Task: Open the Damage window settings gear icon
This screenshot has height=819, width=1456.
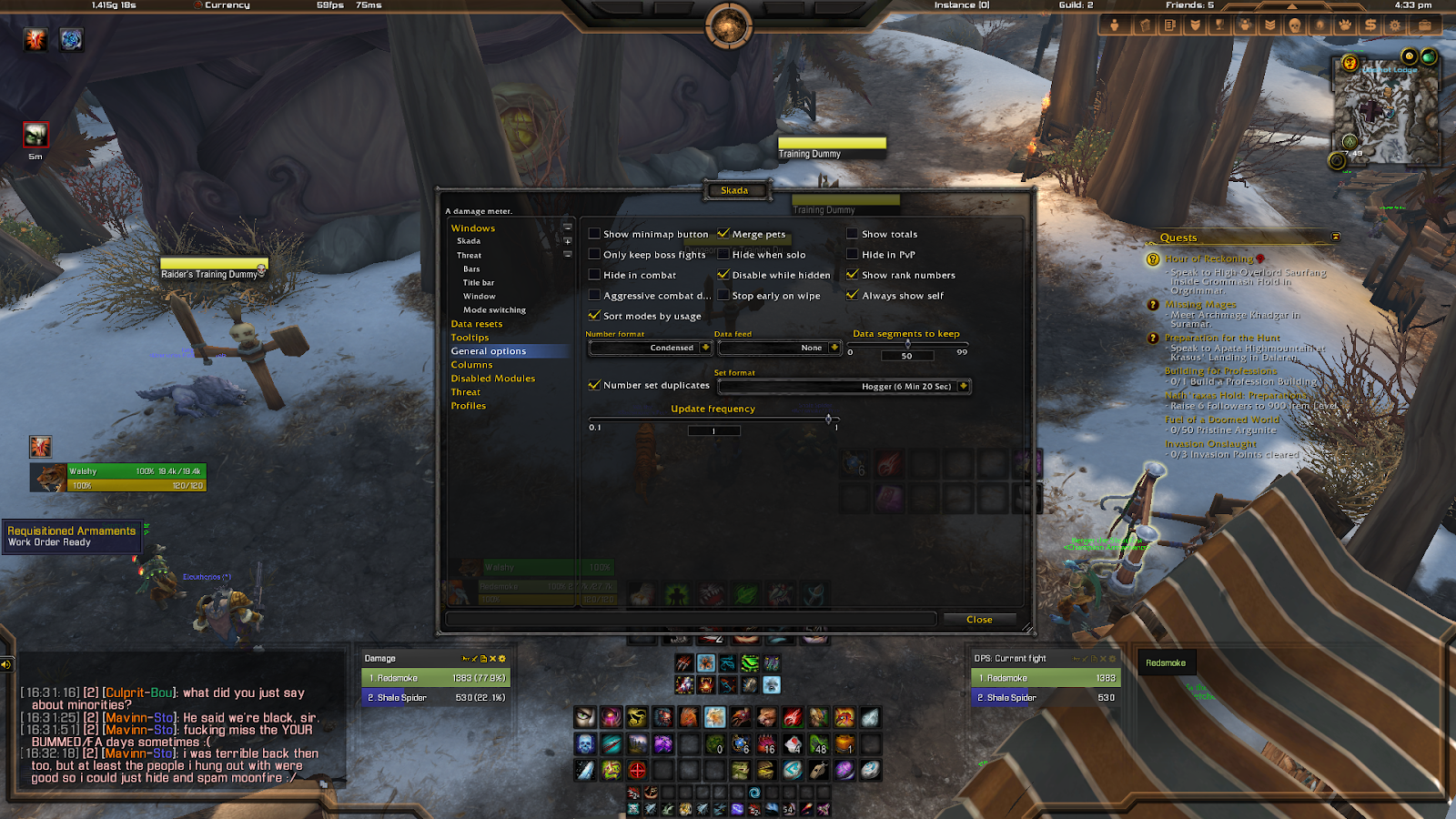Action: pyautogui.click(x=502, y=659)
